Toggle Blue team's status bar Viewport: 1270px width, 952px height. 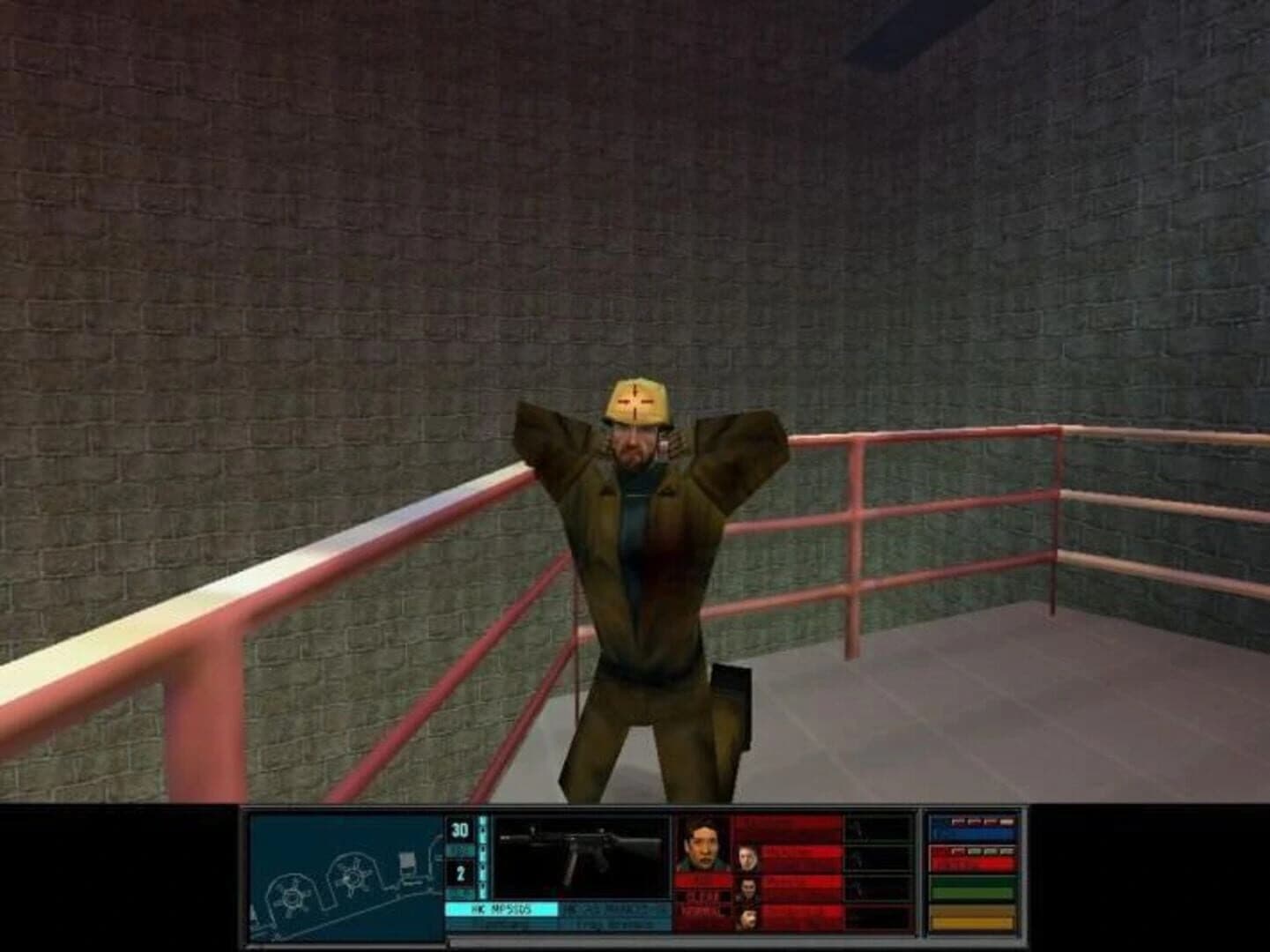click(x=970, y=831)
